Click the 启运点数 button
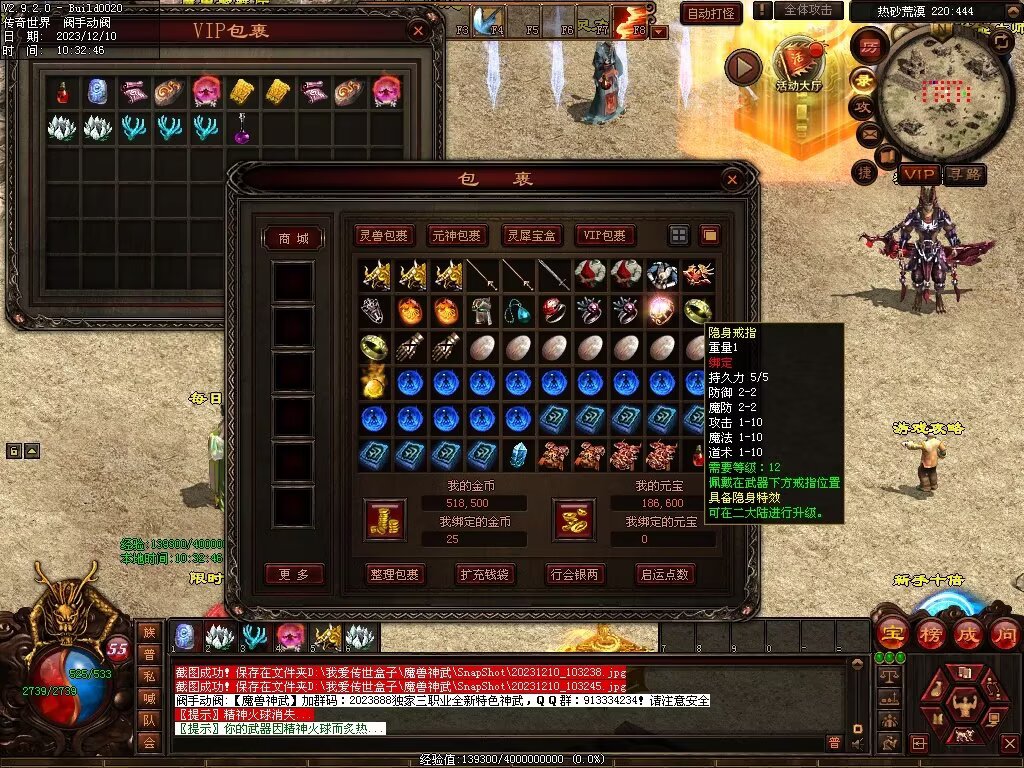The image size is (1024, 768). (664, 574)
